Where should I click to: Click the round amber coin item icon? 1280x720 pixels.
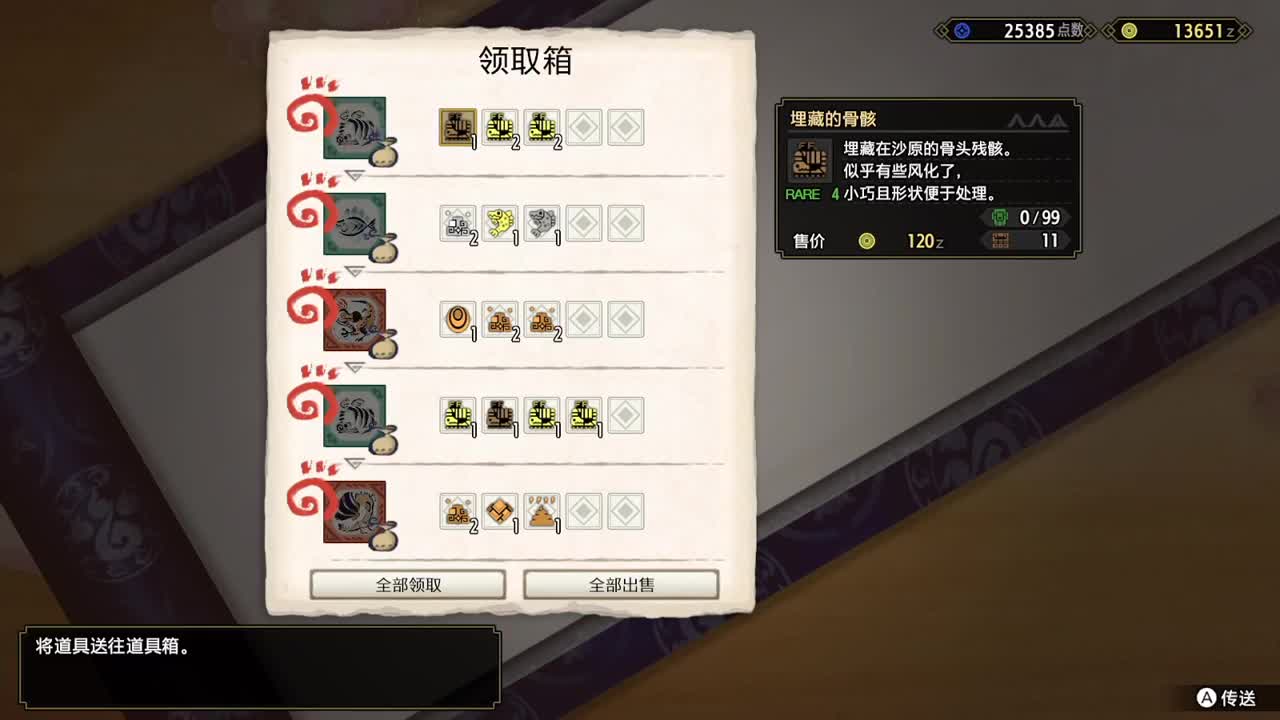tap(458, 319)
